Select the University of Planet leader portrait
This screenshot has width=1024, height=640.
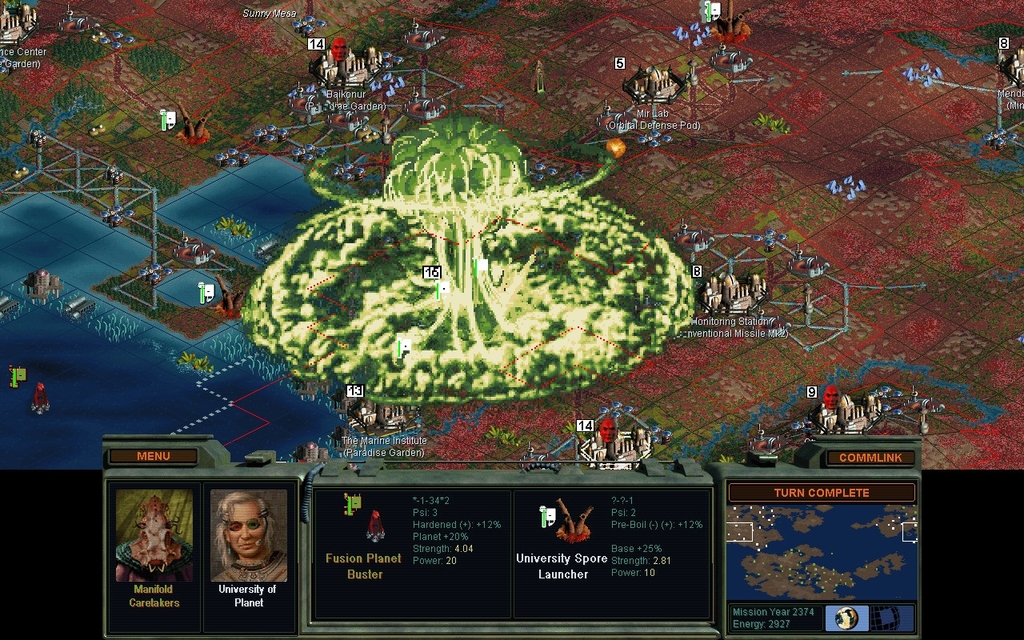[x=248, y=535]
